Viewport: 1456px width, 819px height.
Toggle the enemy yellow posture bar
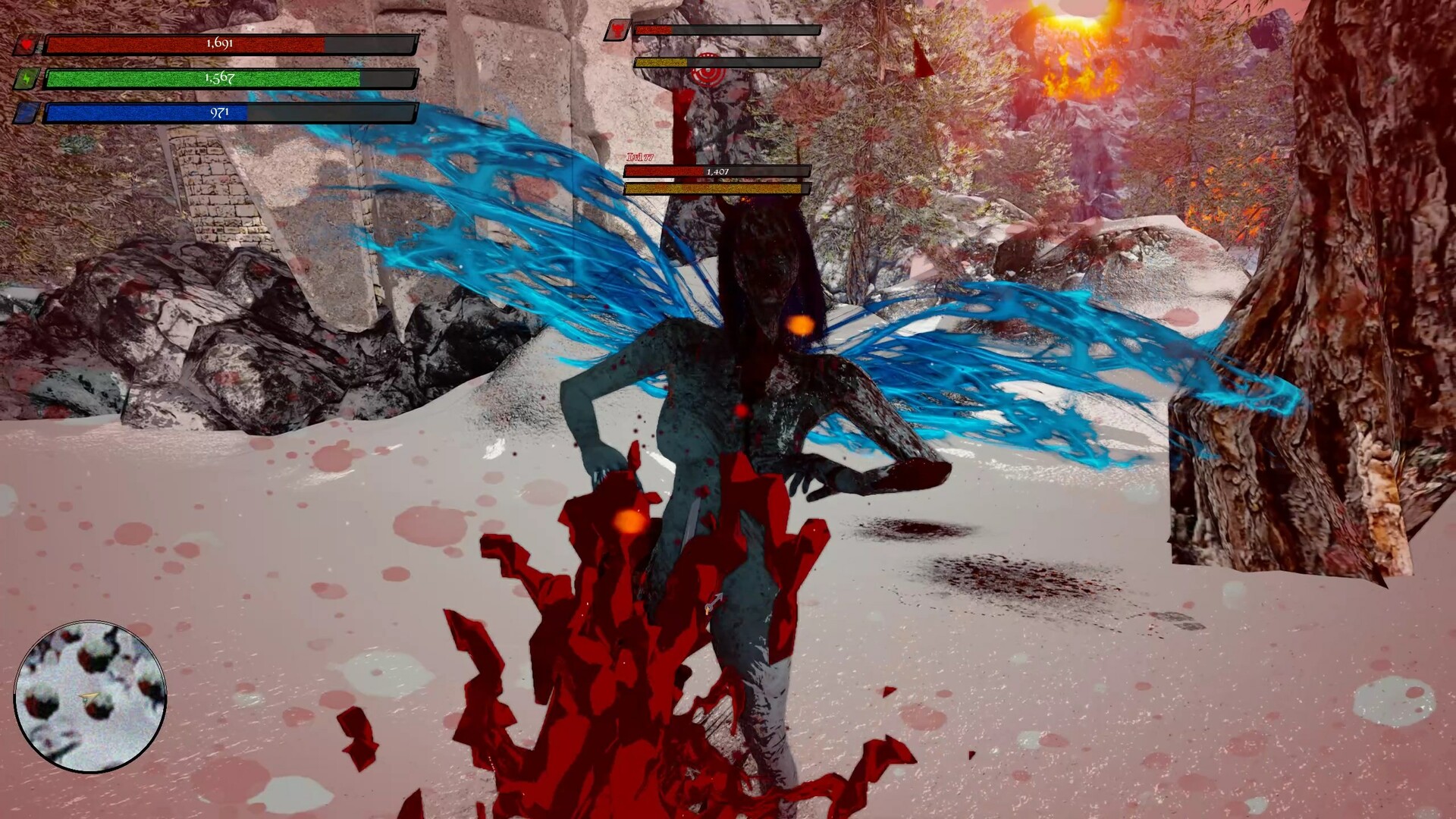pyautogui.click(x=717, y=189)
